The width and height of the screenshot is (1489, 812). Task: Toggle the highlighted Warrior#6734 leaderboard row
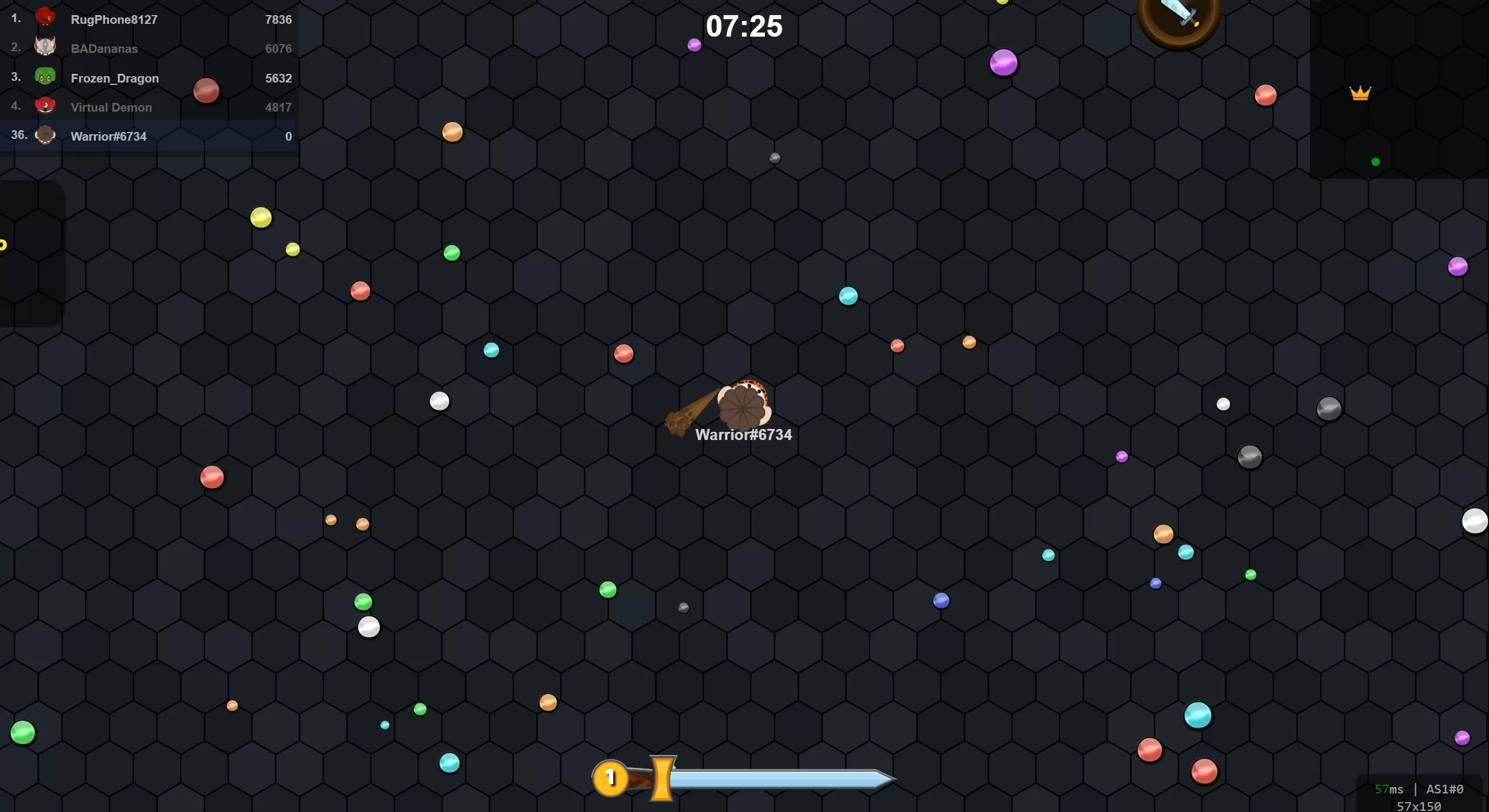coord(148,135)
